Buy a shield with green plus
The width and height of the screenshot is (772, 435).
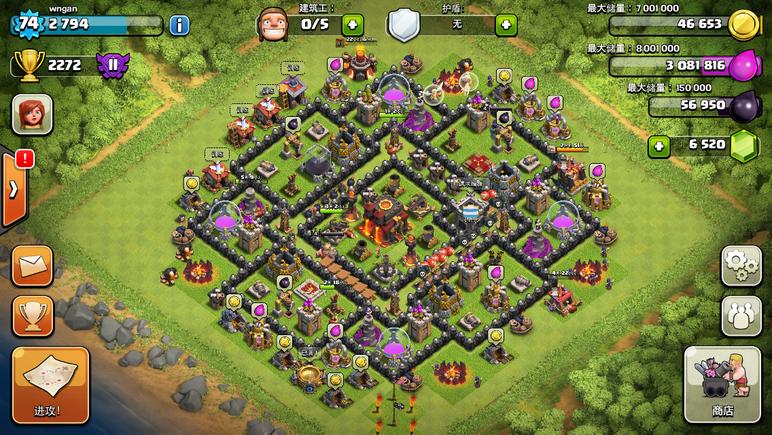pyautogui.click(x=506, y=24)
